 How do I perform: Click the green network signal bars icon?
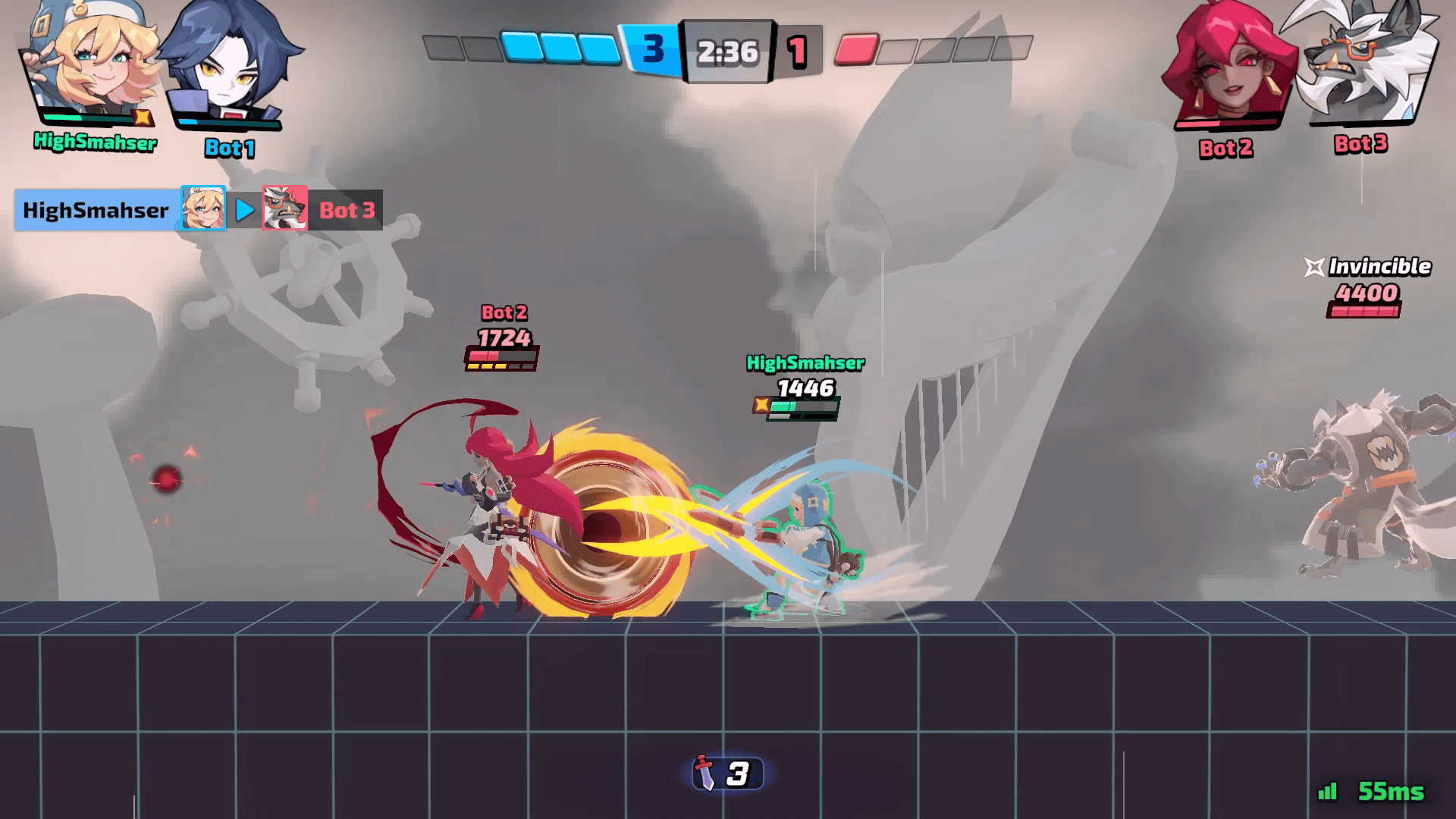coord(1328,792)
